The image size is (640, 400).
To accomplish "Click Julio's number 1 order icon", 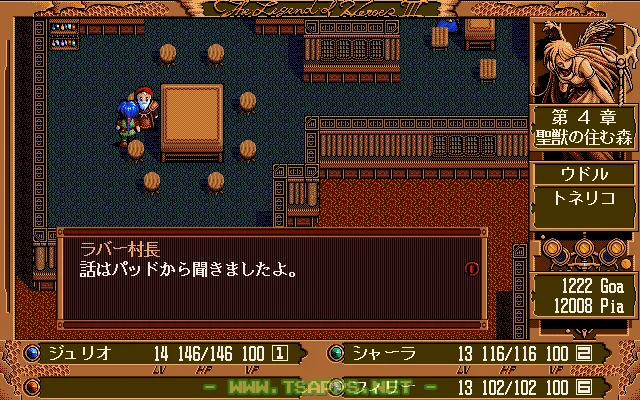I will (281, 352).
